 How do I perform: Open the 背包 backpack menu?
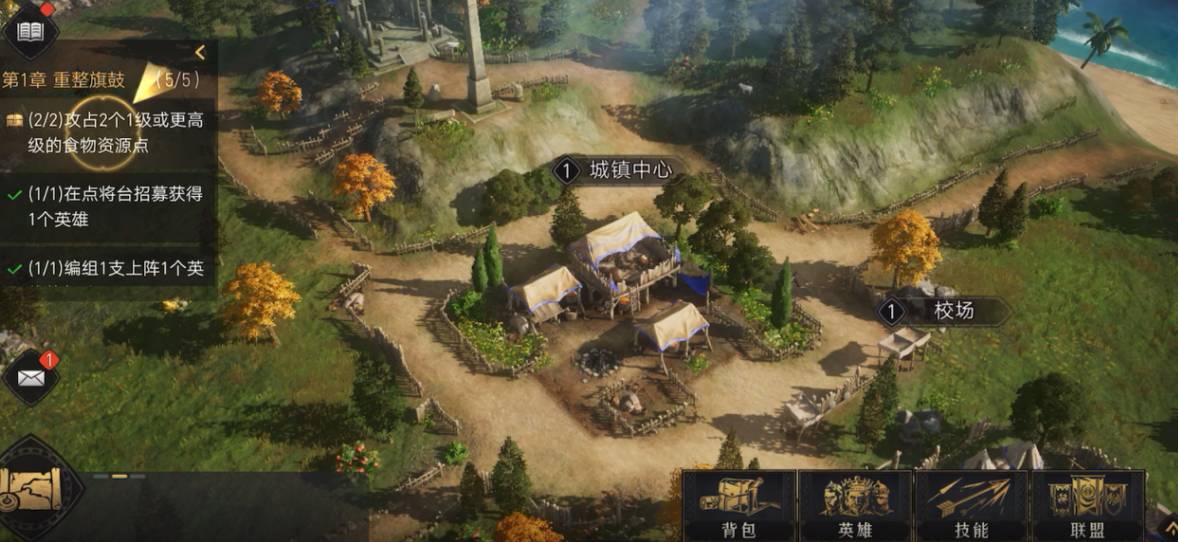[738, 506]
